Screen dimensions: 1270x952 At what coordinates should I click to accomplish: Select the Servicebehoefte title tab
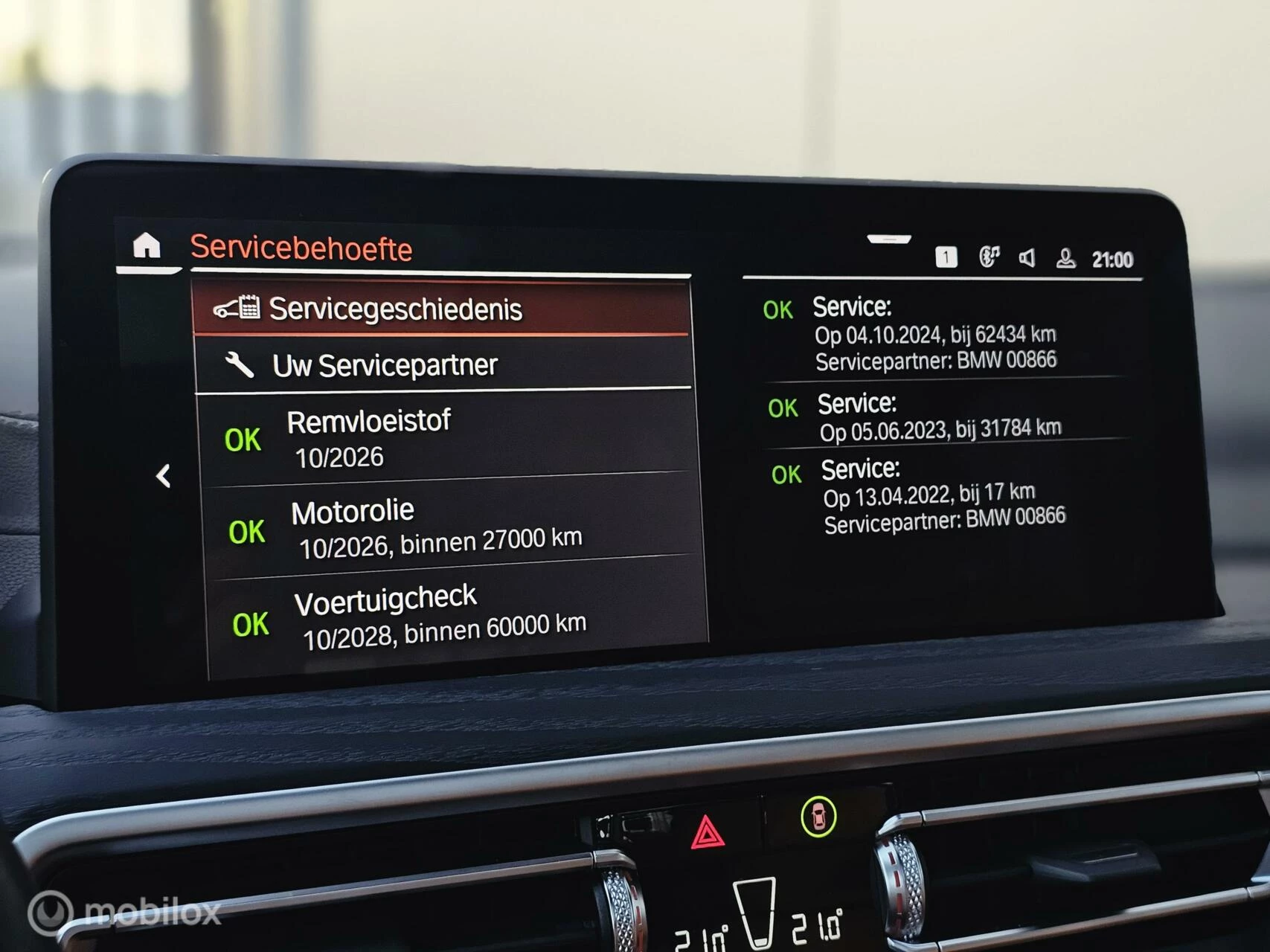(x=301, y=248)
